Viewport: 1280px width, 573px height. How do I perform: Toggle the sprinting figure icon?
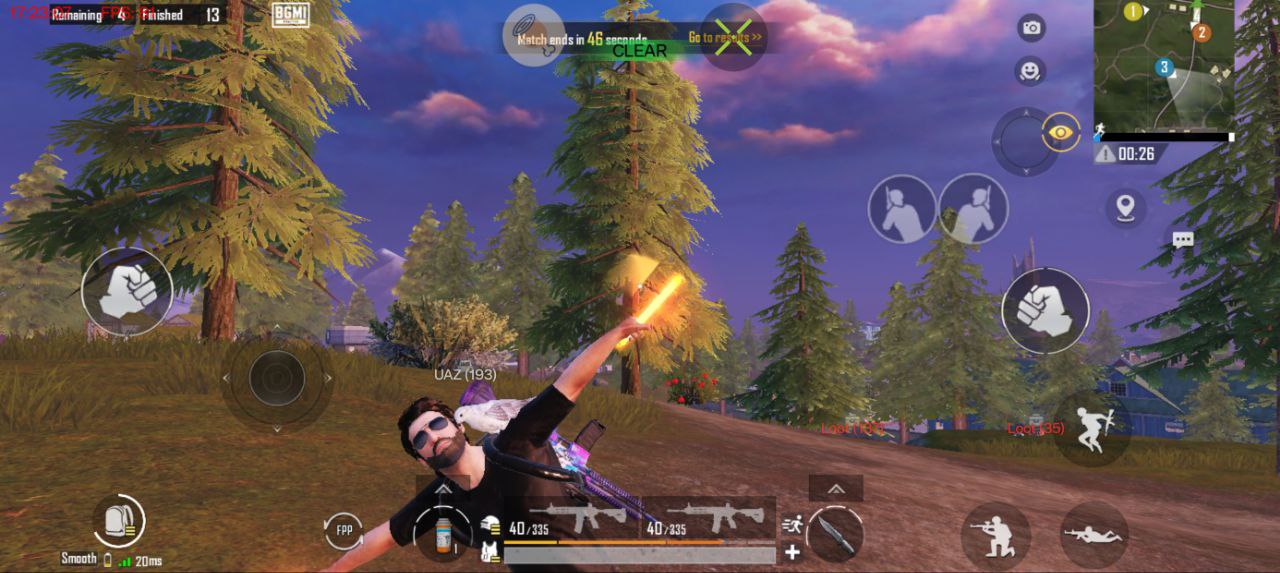point(793,522)
